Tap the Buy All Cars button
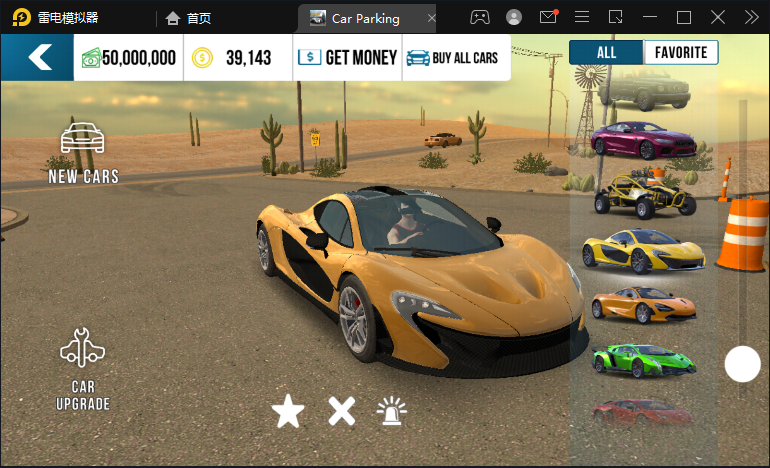This screenshot has height=468, width=770. tap(455, 58)
